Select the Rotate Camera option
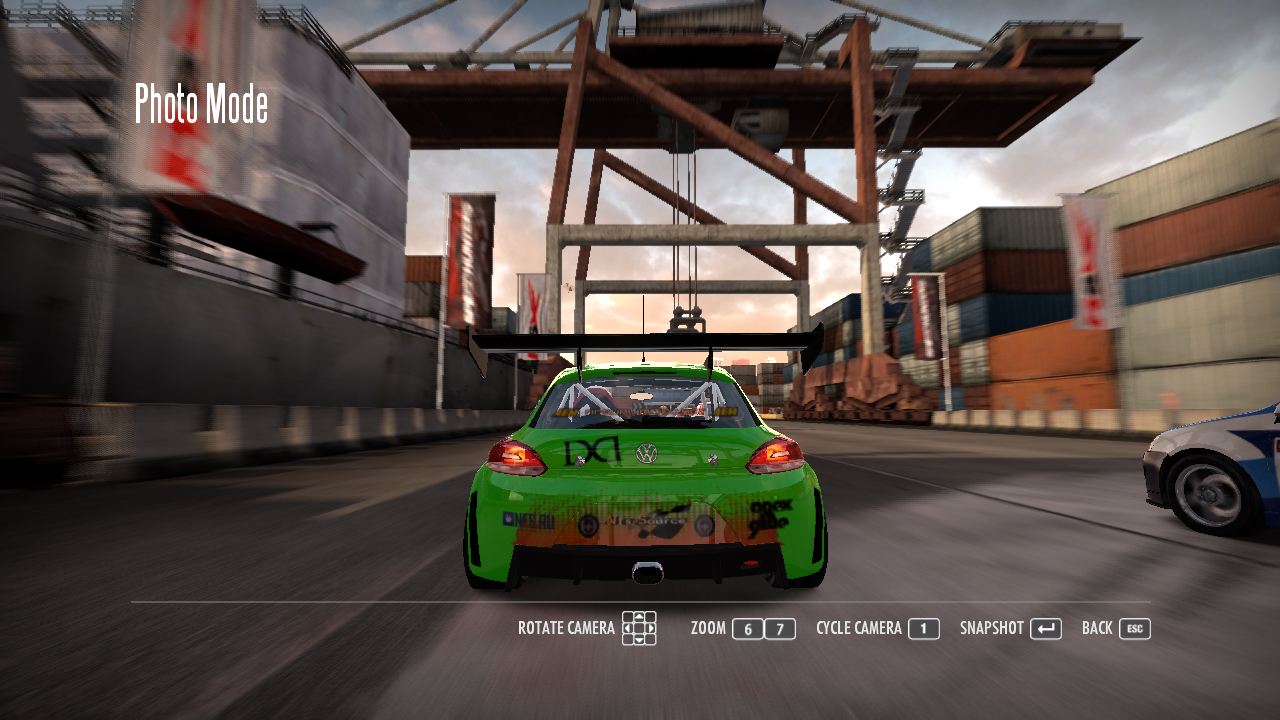 (x=566, y=628)
